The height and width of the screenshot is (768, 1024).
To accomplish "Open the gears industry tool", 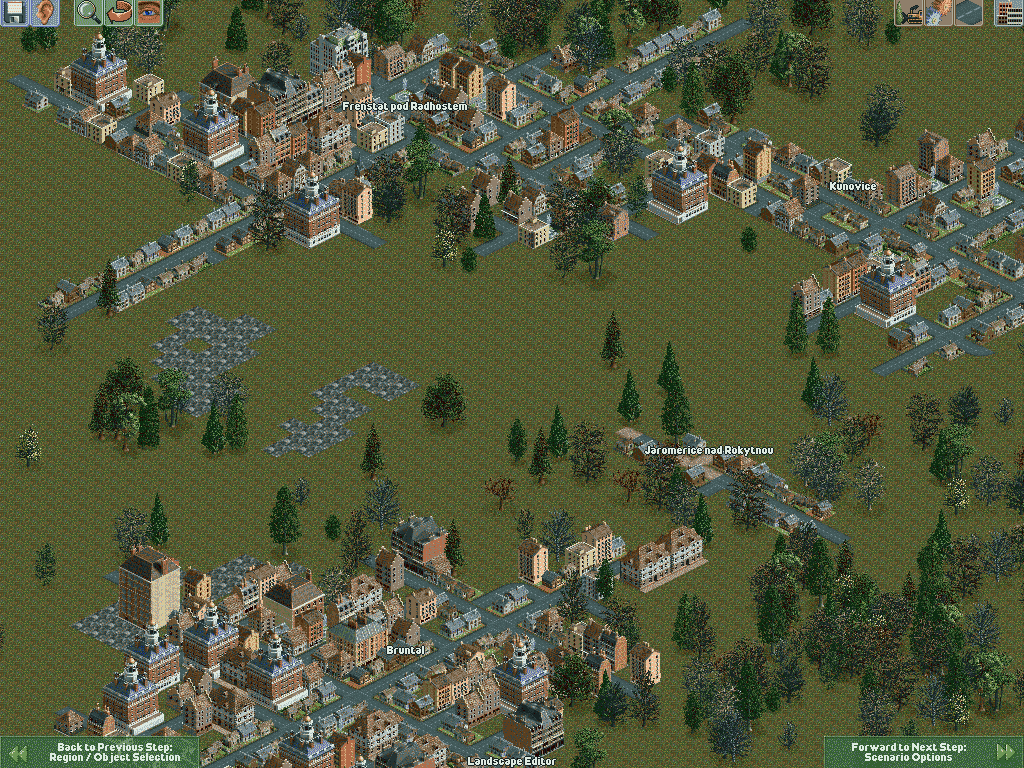I will pyautogui.click(x=939, y=13).
